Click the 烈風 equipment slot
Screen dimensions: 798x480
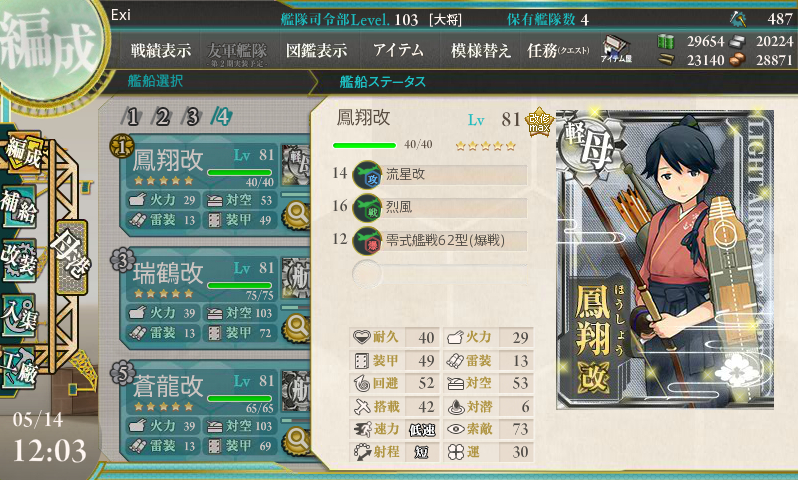pos(450,207)
